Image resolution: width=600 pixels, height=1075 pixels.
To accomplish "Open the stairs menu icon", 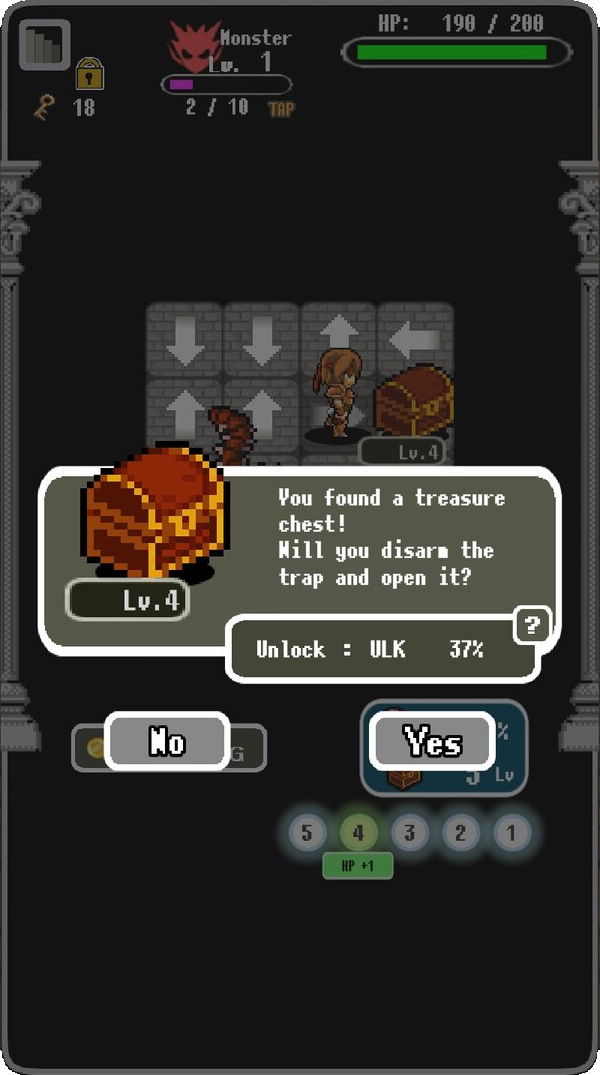I will (x=44, y=45).
